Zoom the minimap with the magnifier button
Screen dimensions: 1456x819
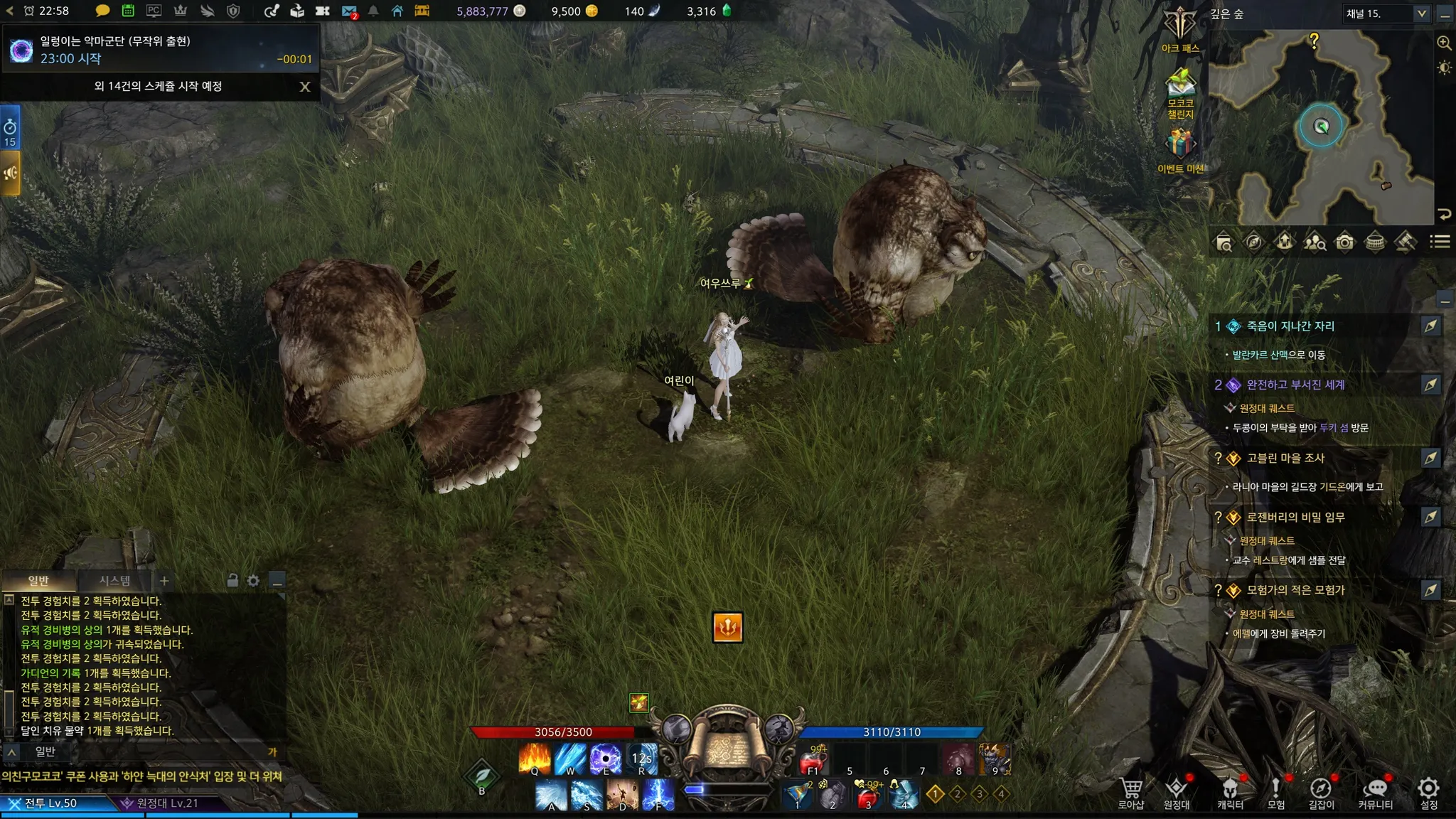pos(1444,43)
